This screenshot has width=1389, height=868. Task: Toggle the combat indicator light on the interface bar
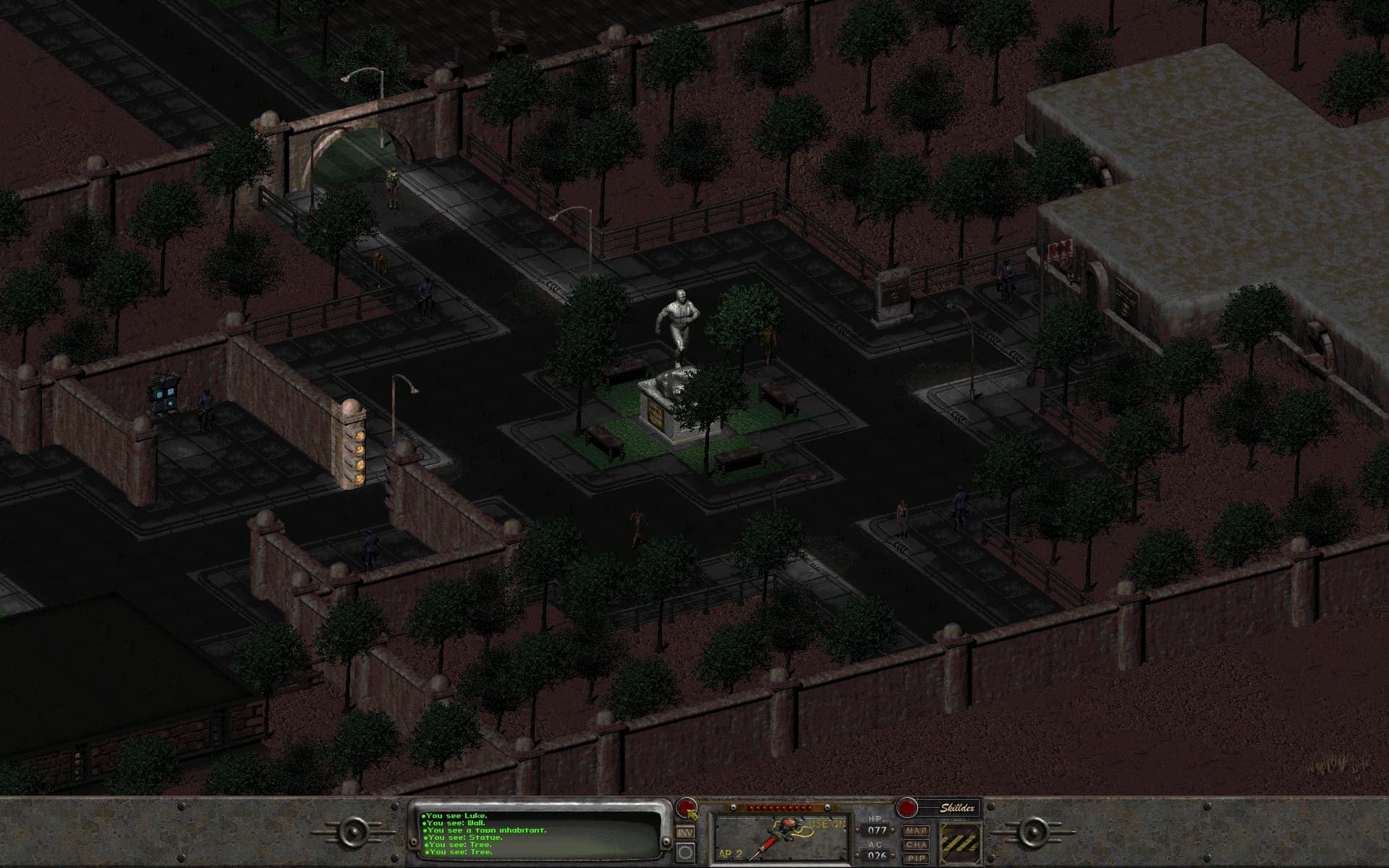687,807
